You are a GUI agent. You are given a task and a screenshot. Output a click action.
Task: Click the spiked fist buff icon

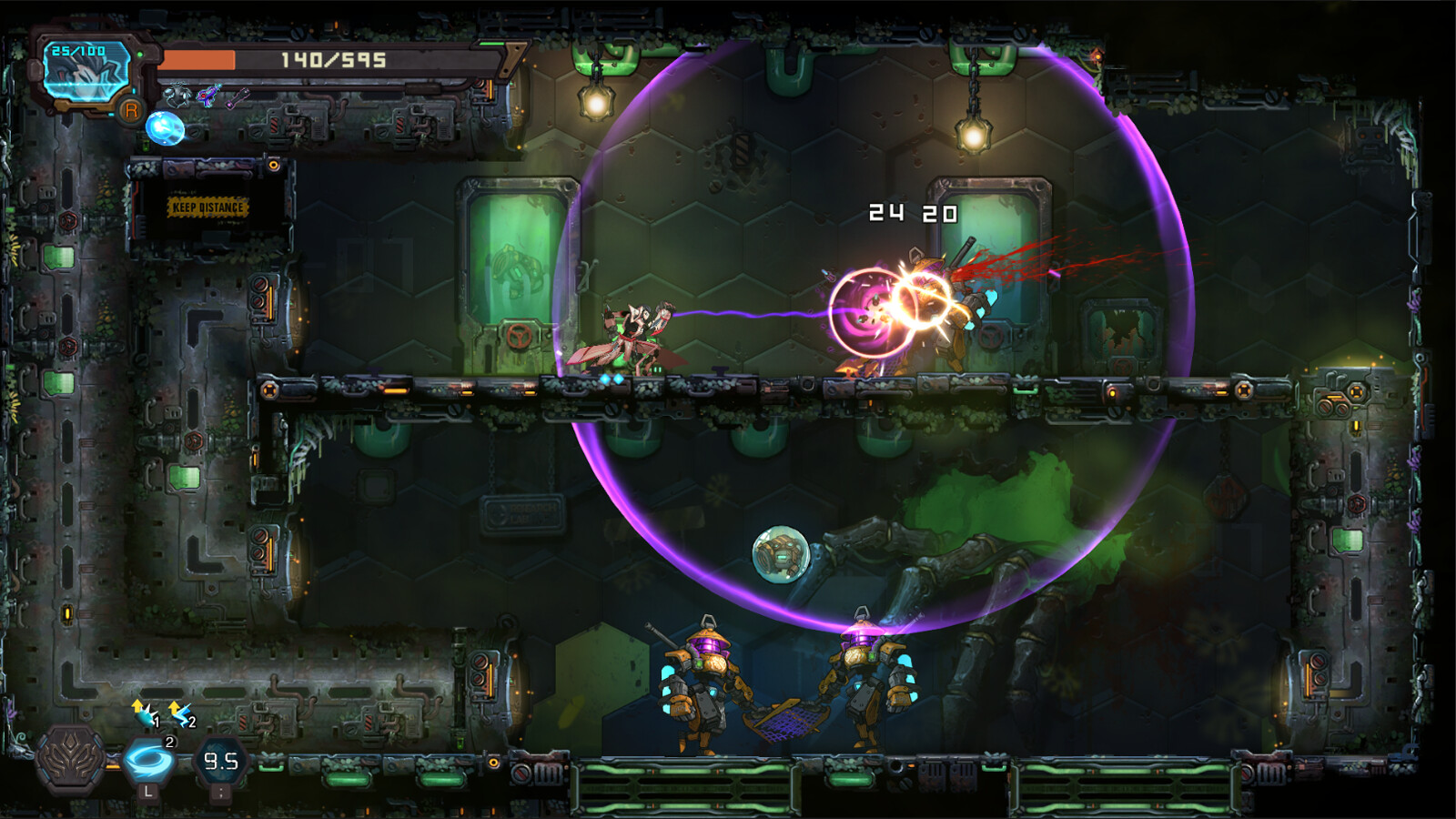pos(144,713)
